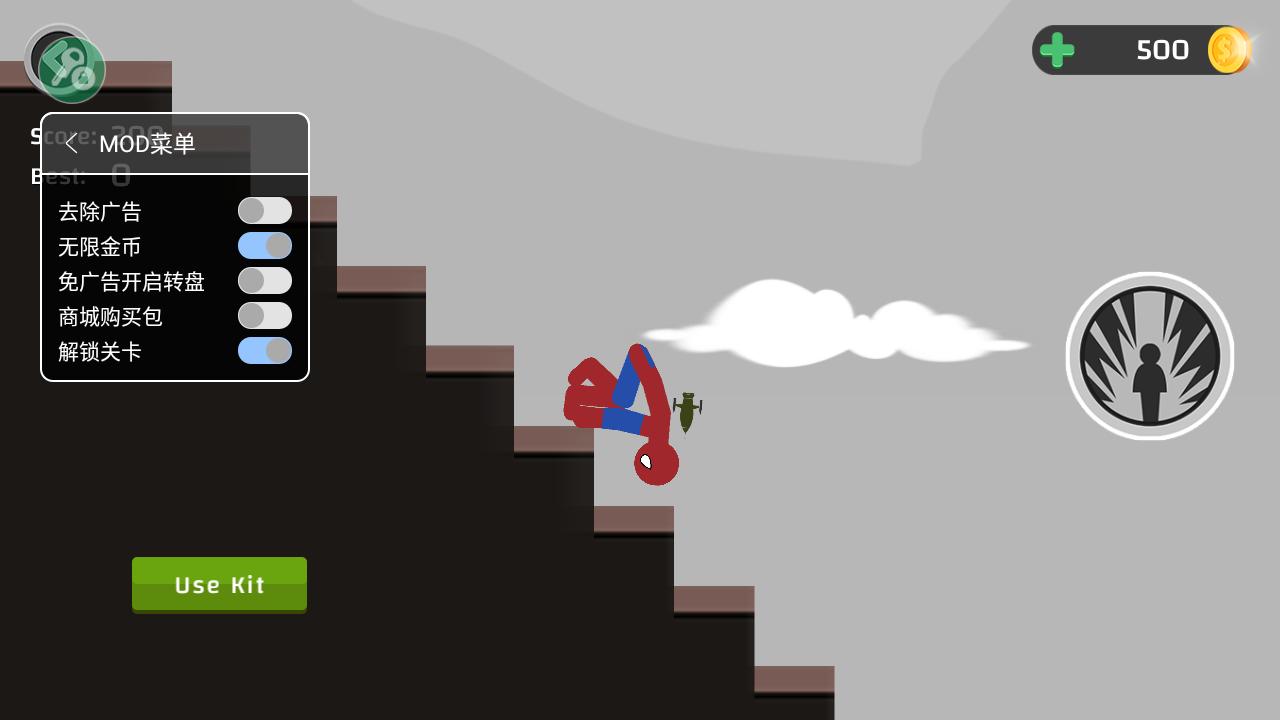Click the gold coin icon
1280x720 pixels.
pos(1225,49)
